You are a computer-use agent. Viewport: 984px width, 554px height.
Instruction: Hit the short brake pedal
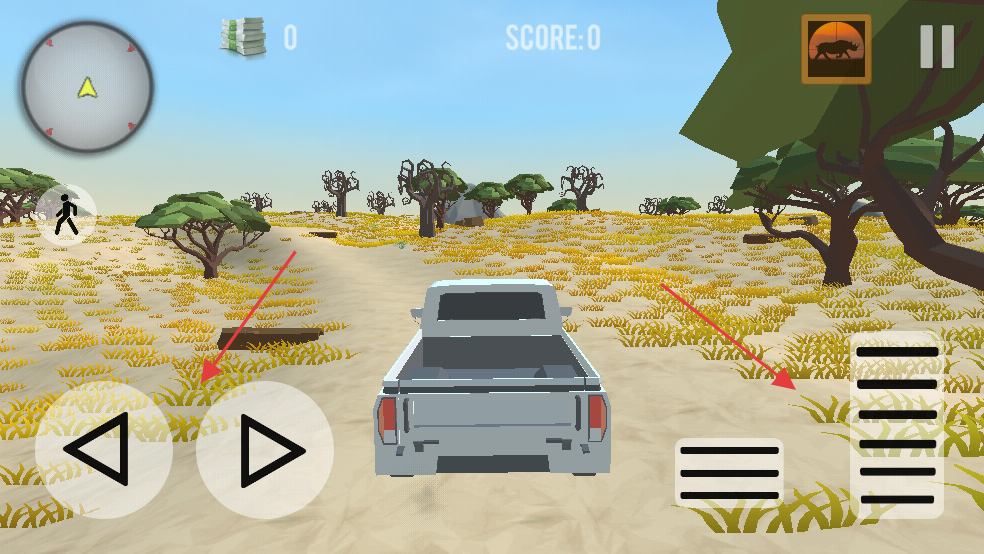click(x=728, y=472)
